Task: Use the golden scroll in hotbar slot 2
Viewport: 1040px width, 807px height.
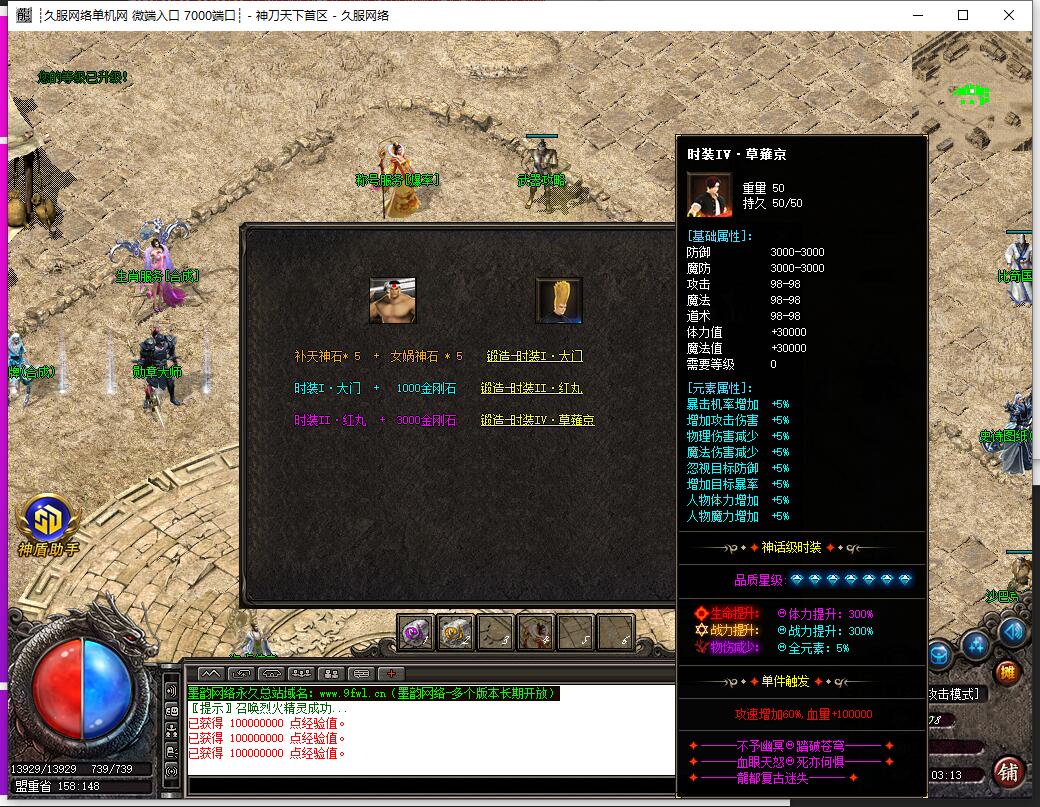Action: point(456,631)
